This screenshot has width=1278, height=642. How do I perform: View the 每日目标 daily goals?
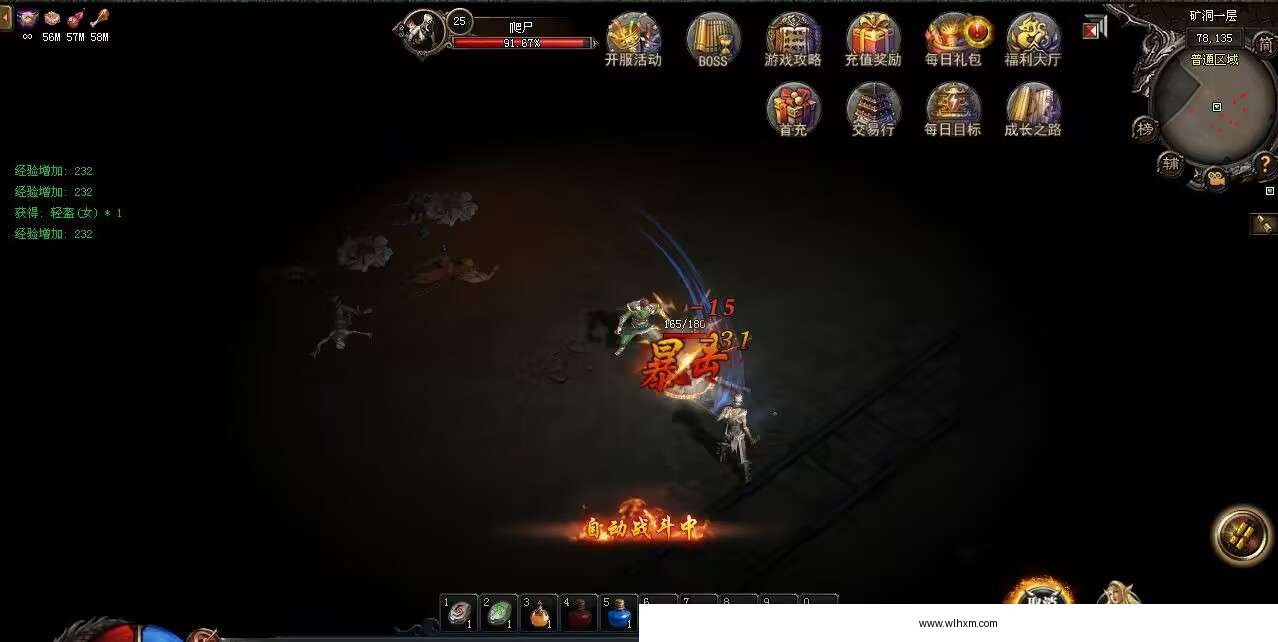click(x=953, y=108)
